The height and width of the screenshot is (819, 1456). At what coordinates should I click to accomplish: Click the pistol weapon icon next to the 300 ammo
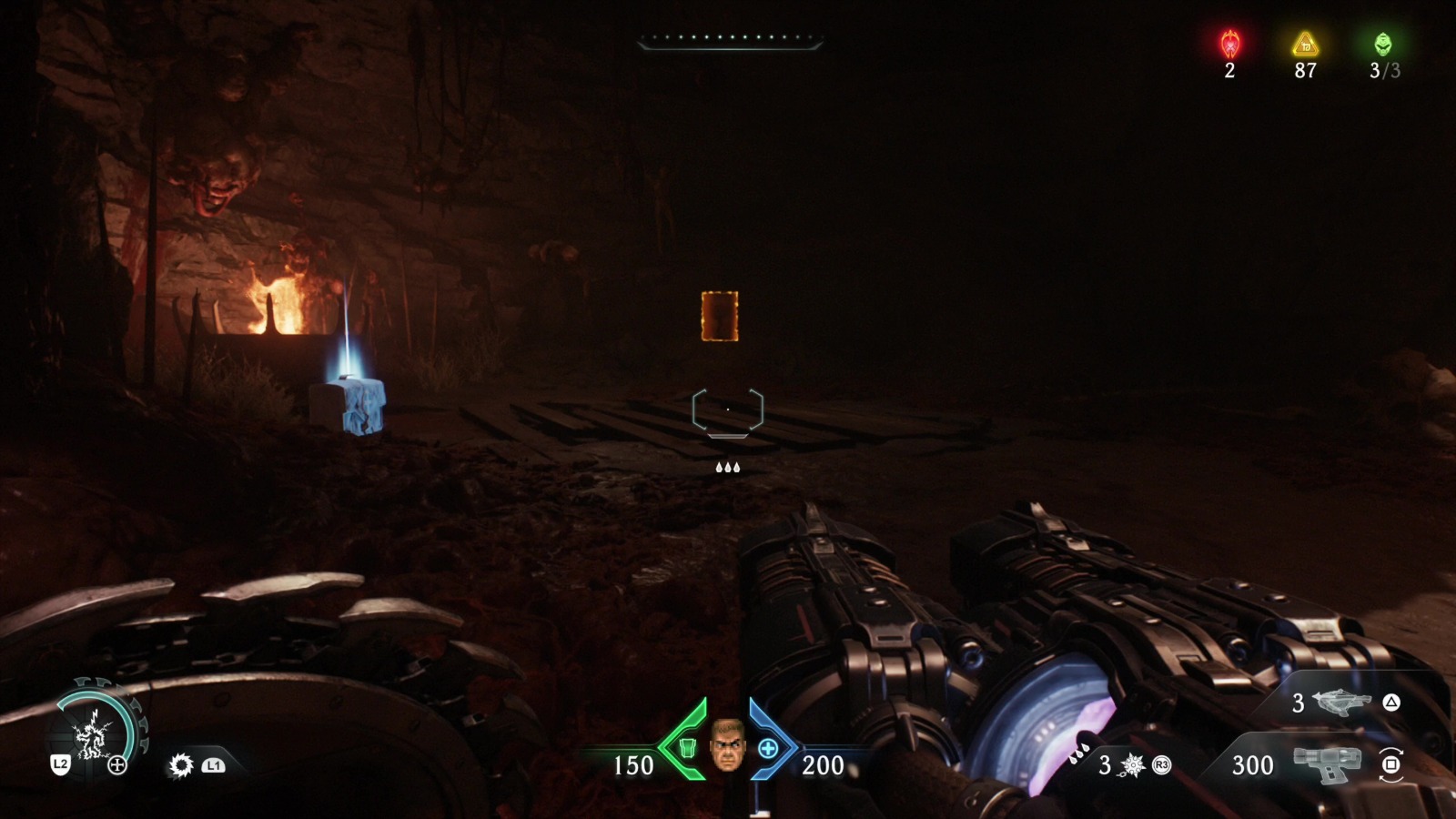coord(1328,764)
